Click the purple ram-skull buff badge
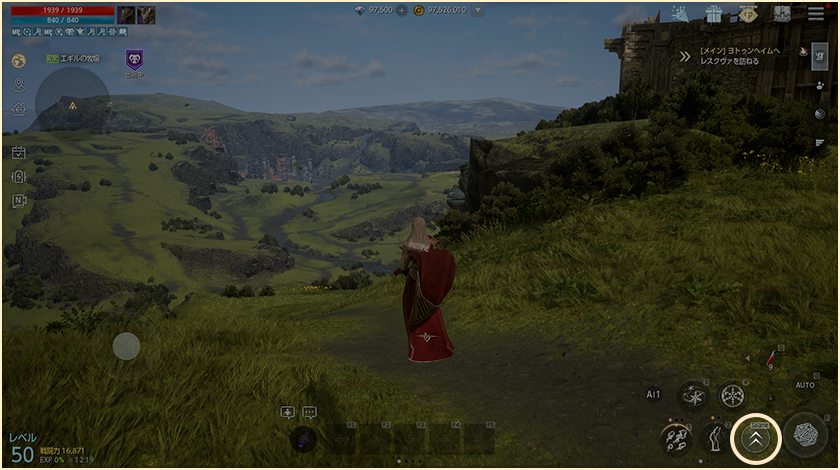This screenshot has width=840, height=470. pos(134,60)
